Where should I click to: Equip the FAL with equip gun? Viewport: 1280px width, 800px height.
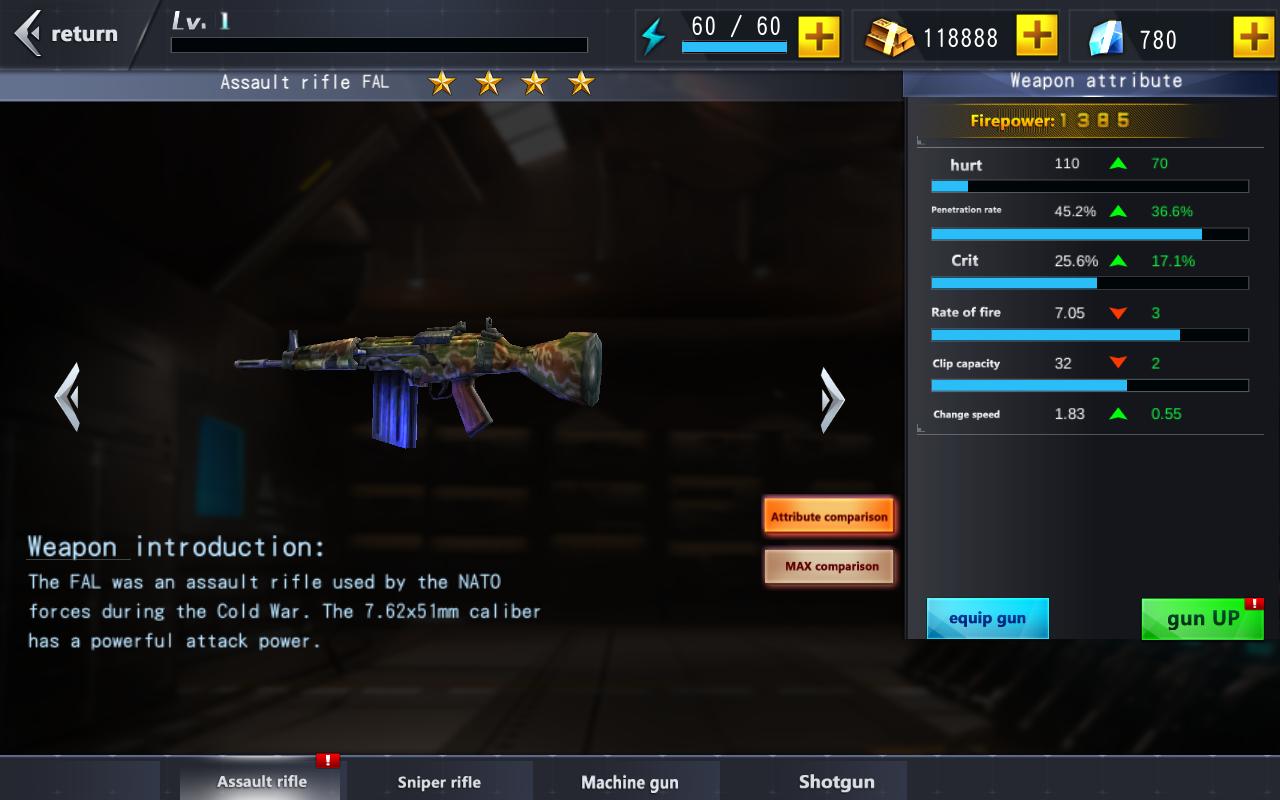pos(987,618)
